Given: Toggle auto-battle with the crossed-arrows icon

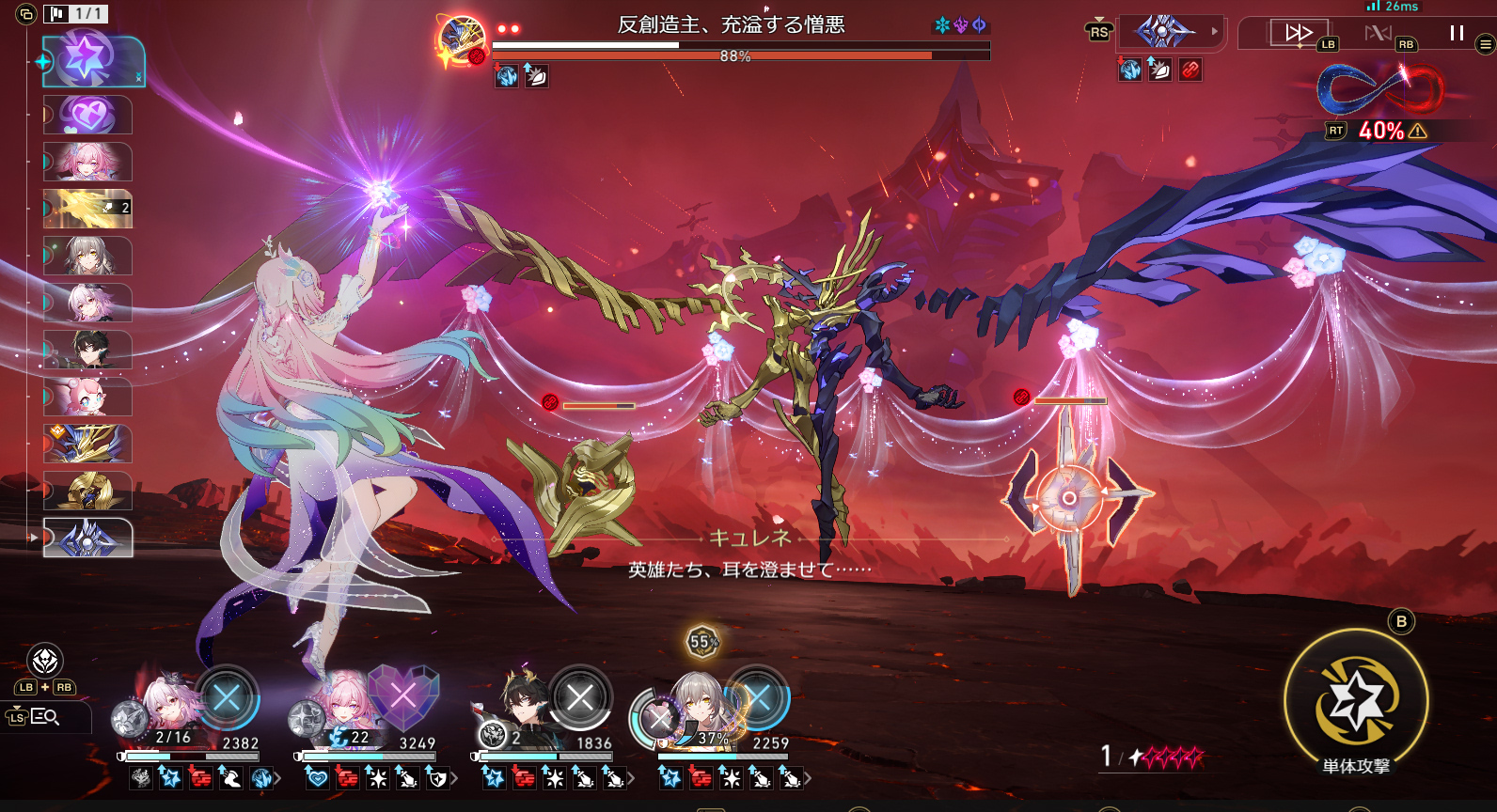Looking at the screenshot, I should 1378,34.
